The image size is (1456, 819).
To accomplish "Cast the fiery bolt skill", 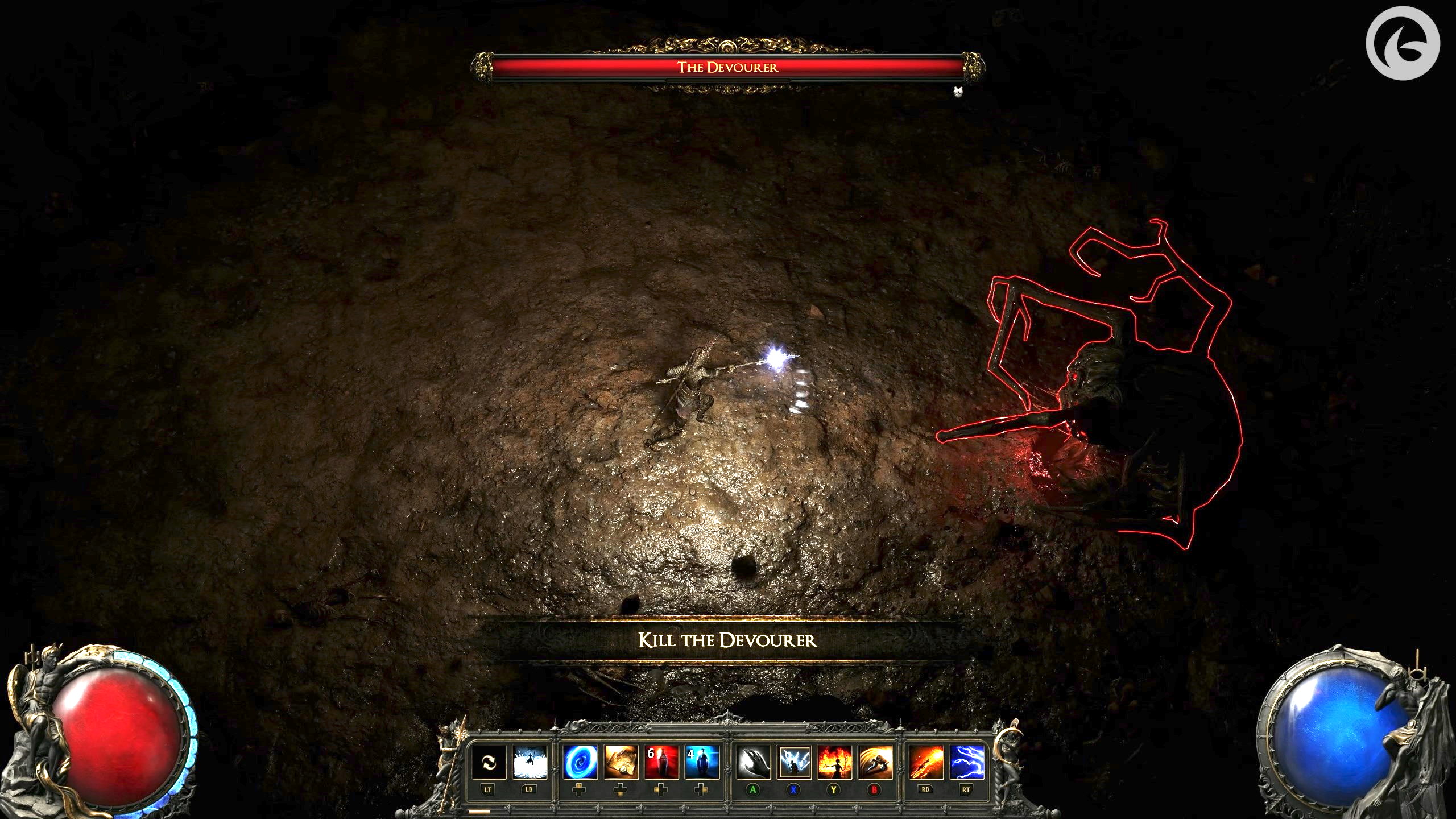I will [926, 762].
